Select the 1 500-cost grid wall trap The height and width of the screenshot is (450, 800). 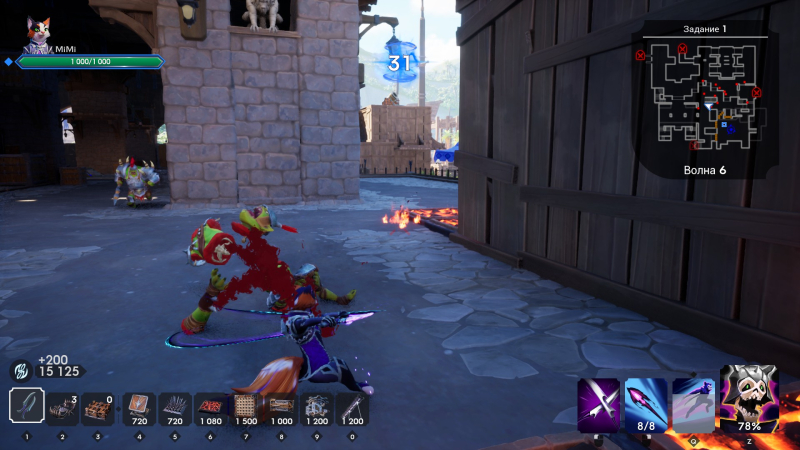point(245,407)
